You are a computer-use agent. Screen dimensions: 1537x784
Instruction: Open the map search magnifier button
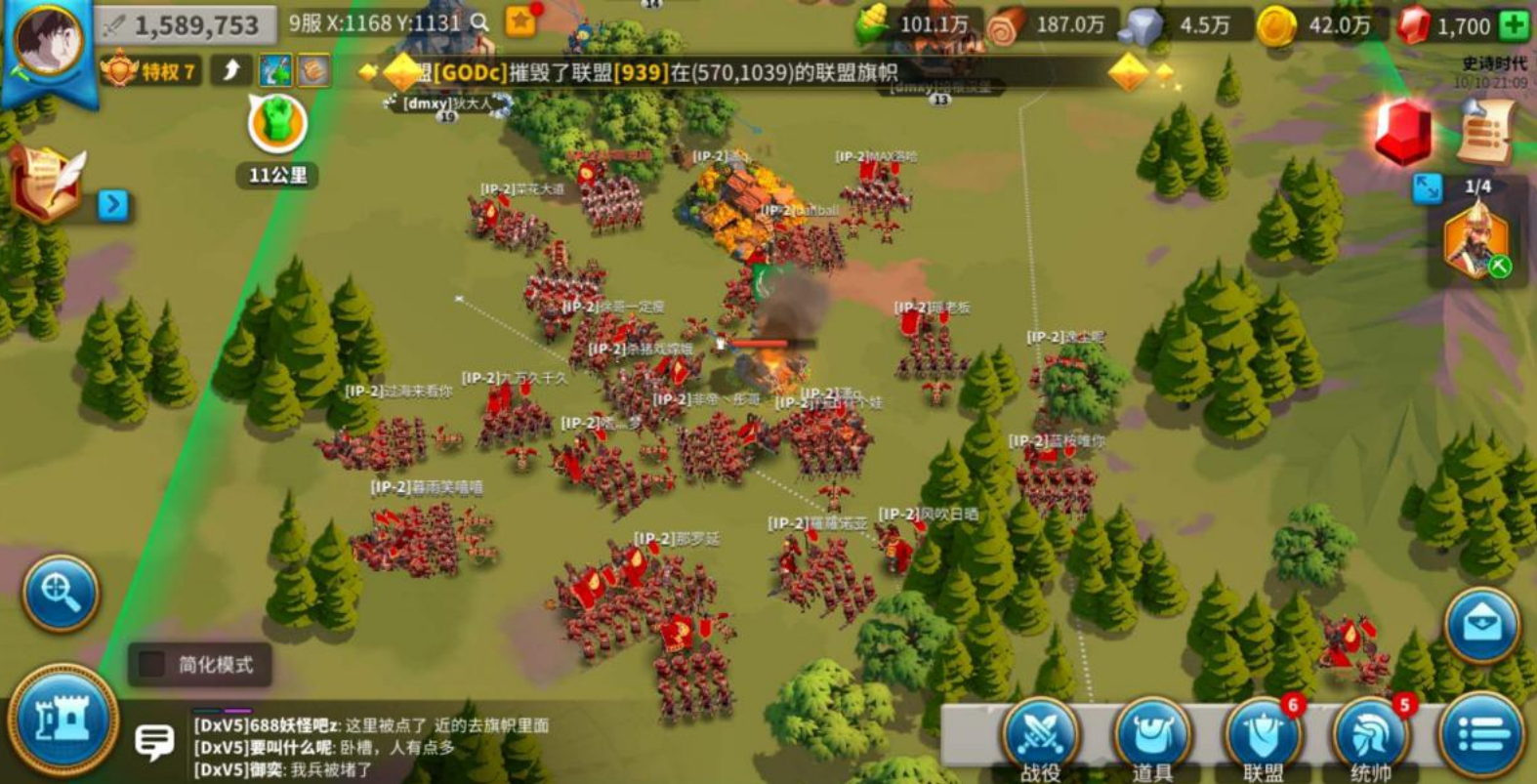(x=61, y=593)
